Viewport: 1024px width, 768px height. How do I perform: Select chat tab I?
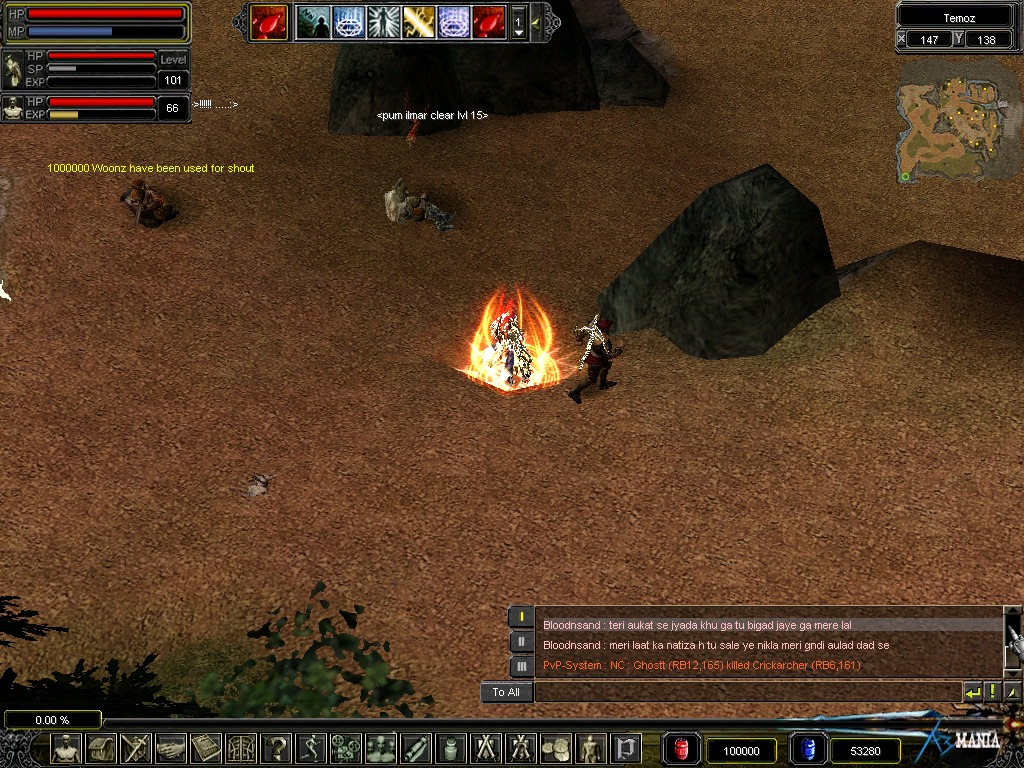522,617
